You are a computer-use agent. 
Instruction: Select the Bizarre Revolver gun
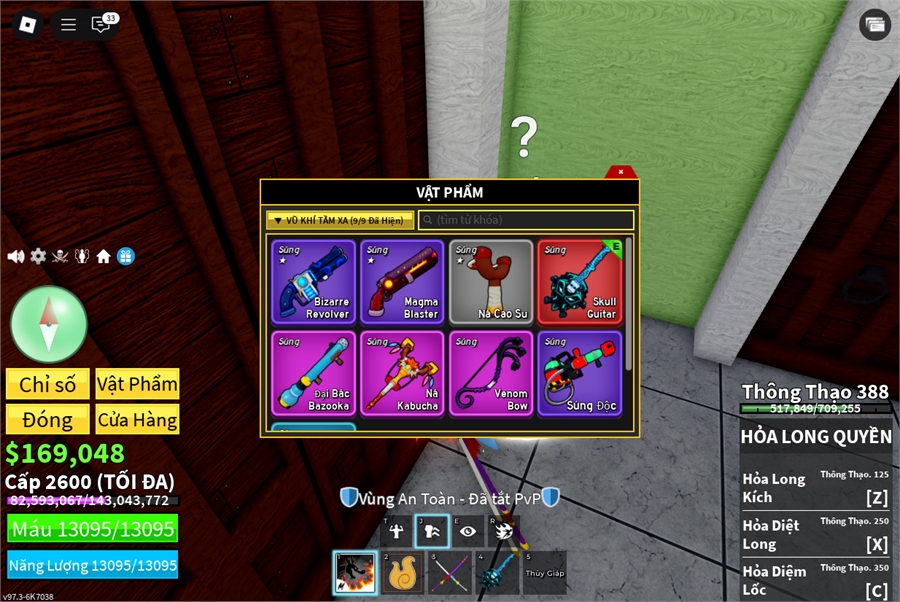[313, 282]
